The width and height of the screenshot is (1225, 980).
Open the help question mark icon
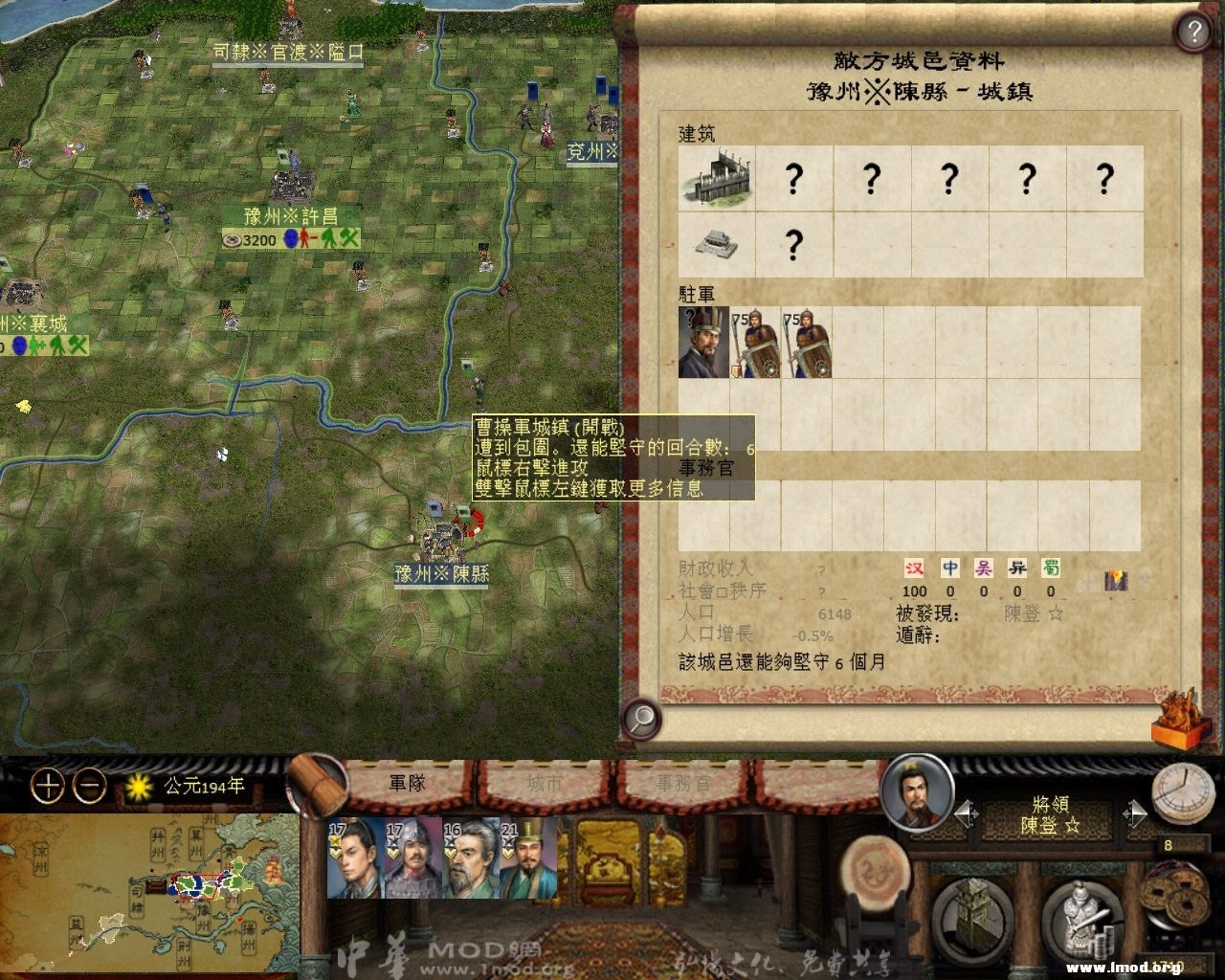click(1192, 32)
